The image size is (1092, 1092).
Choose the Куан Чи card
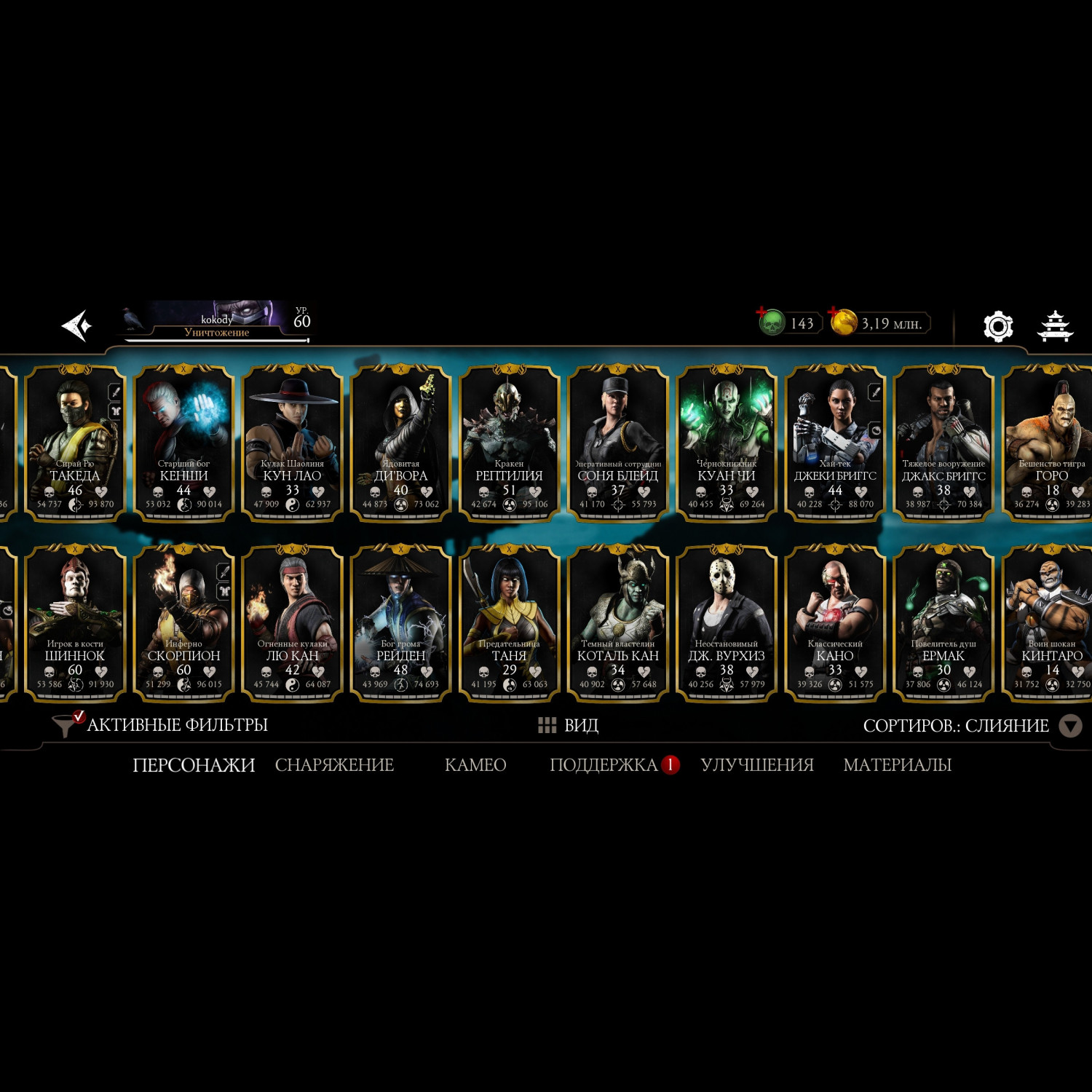[726, 443]
